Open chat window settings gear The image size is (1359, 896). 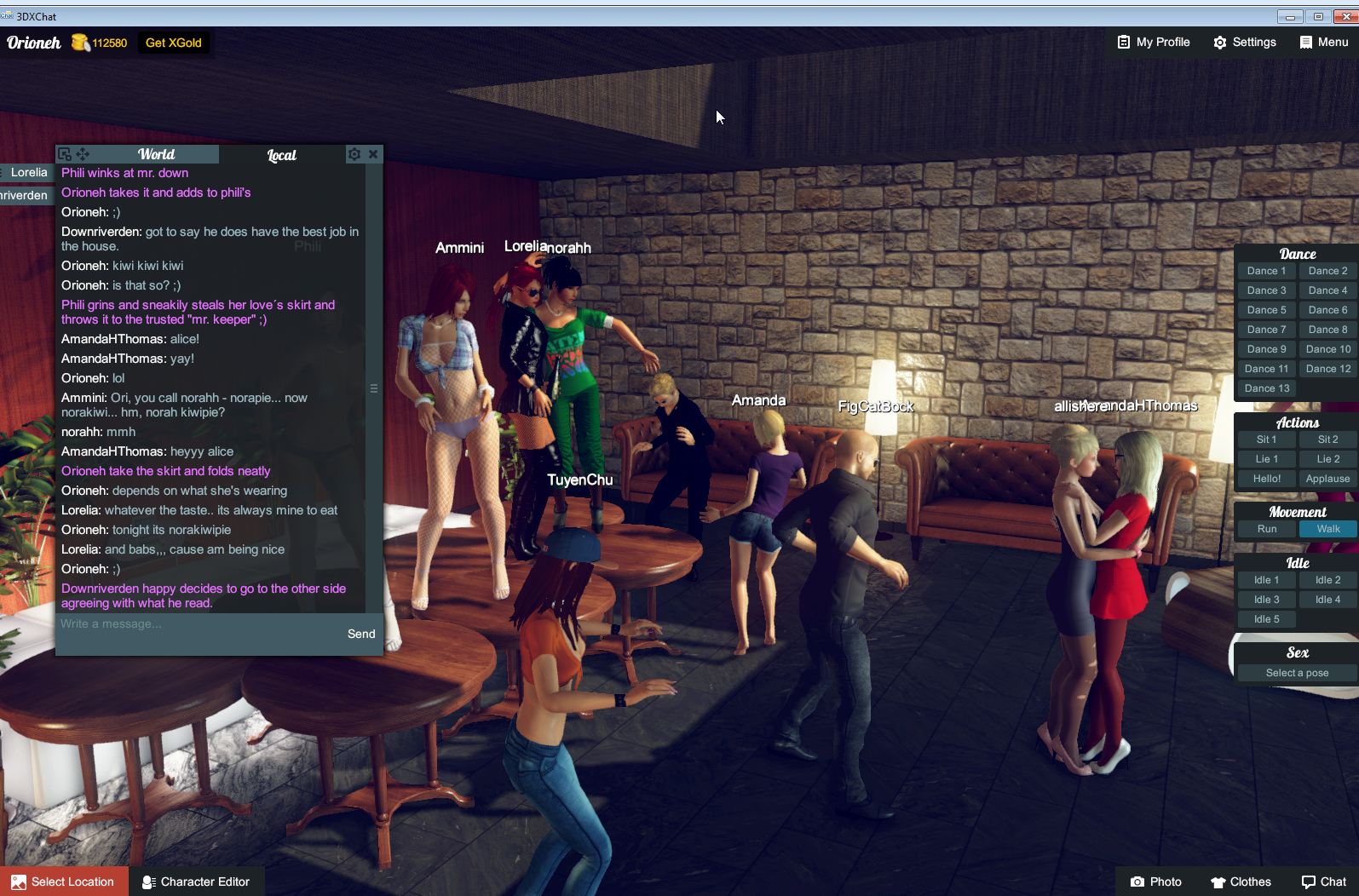click(x=354, y=154)
